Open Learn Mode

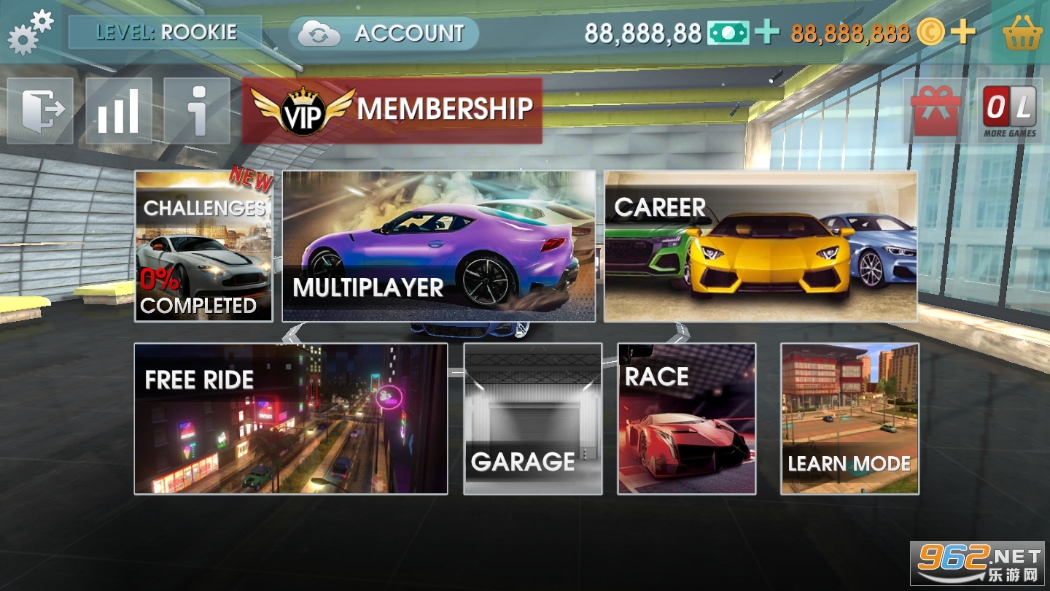click(x=849, y=418)
